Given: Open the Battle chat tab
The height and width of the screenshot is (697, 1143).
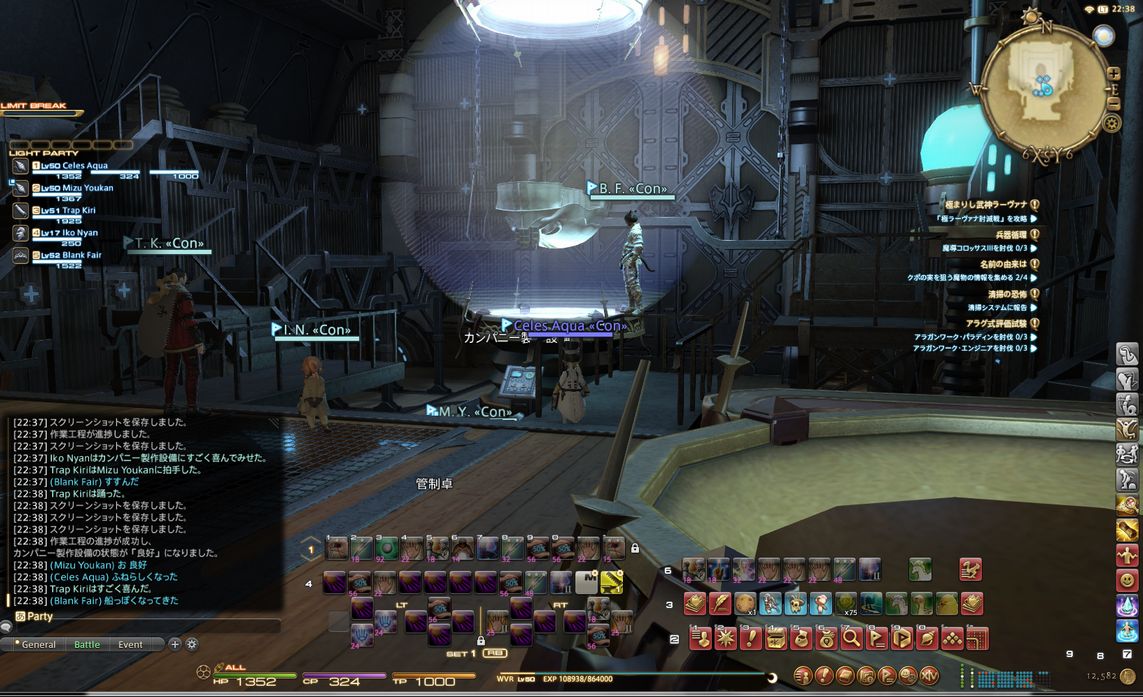Looking at the screenshot, I should 87,645.
